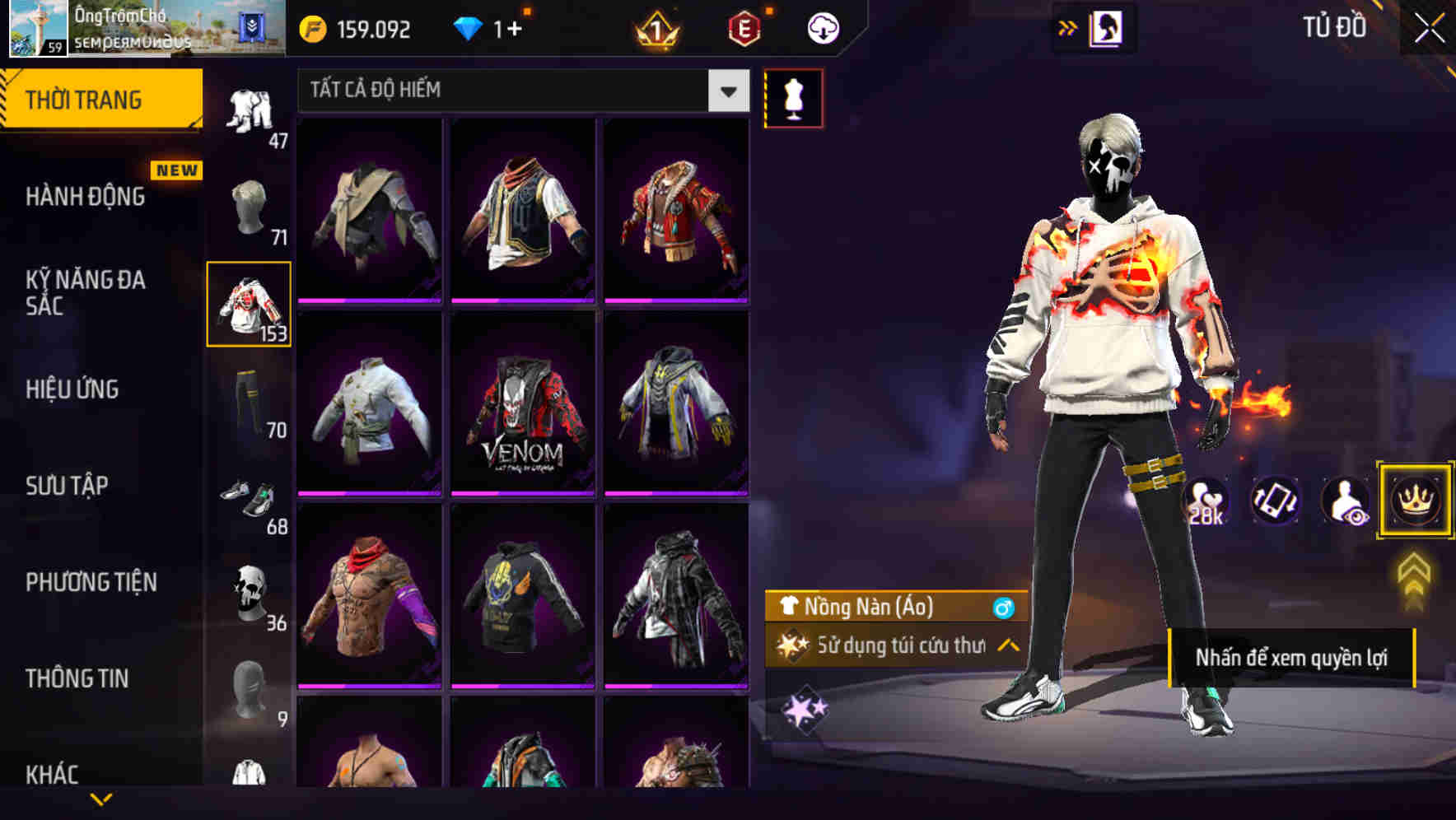Viewport: 1456px width, 820px height.
Task: Tap the stars effect toggle at bottom left
Action: click(x=805, y=706)
